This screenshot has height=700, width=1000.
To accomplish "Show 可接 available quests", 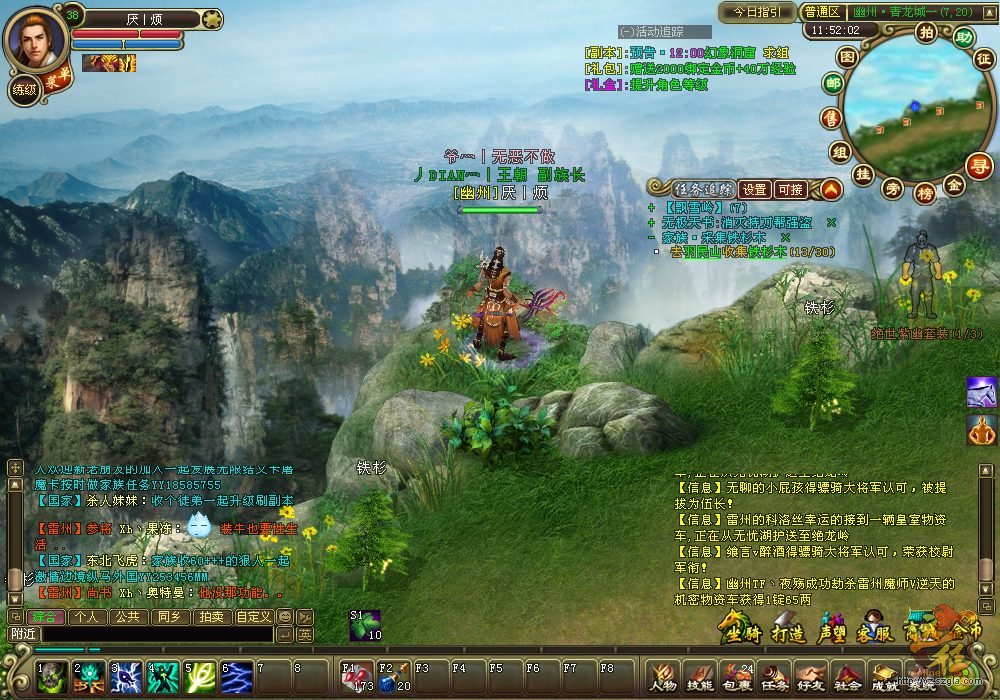I will pyautogui.click(x=790, y=189).
